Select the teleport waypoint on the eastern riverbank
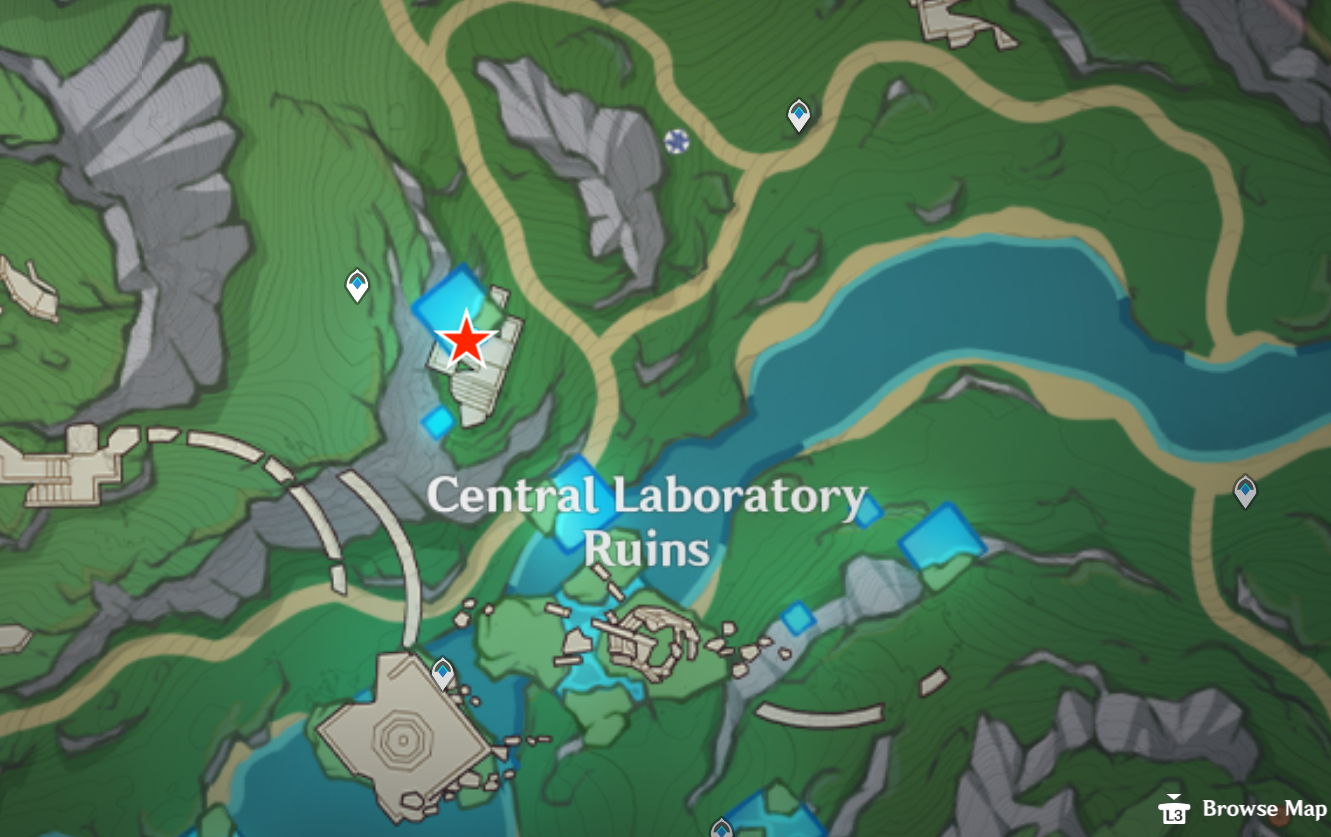 (x=1244, y=490)
